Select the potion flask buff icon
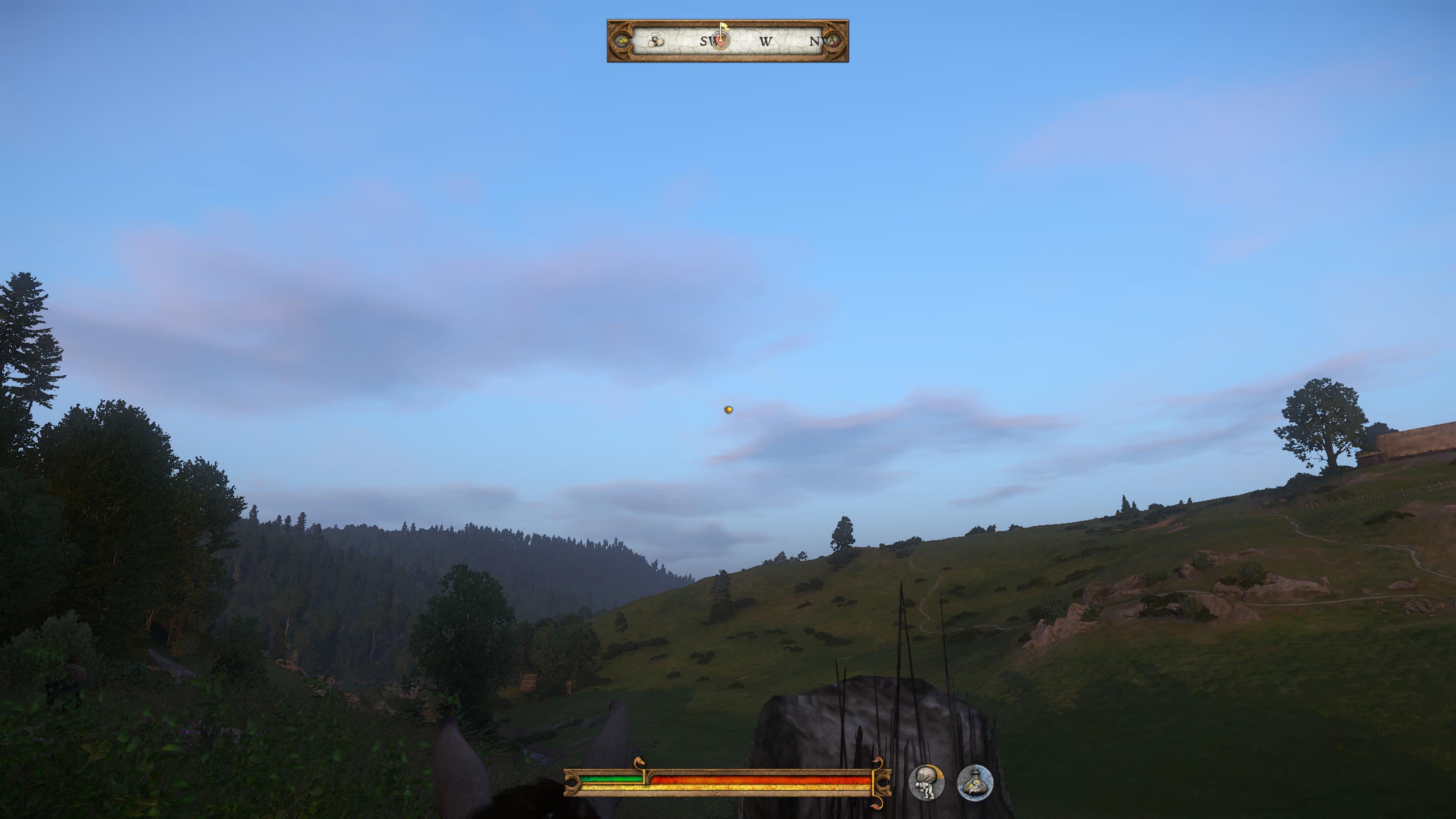 pos(975,783)
